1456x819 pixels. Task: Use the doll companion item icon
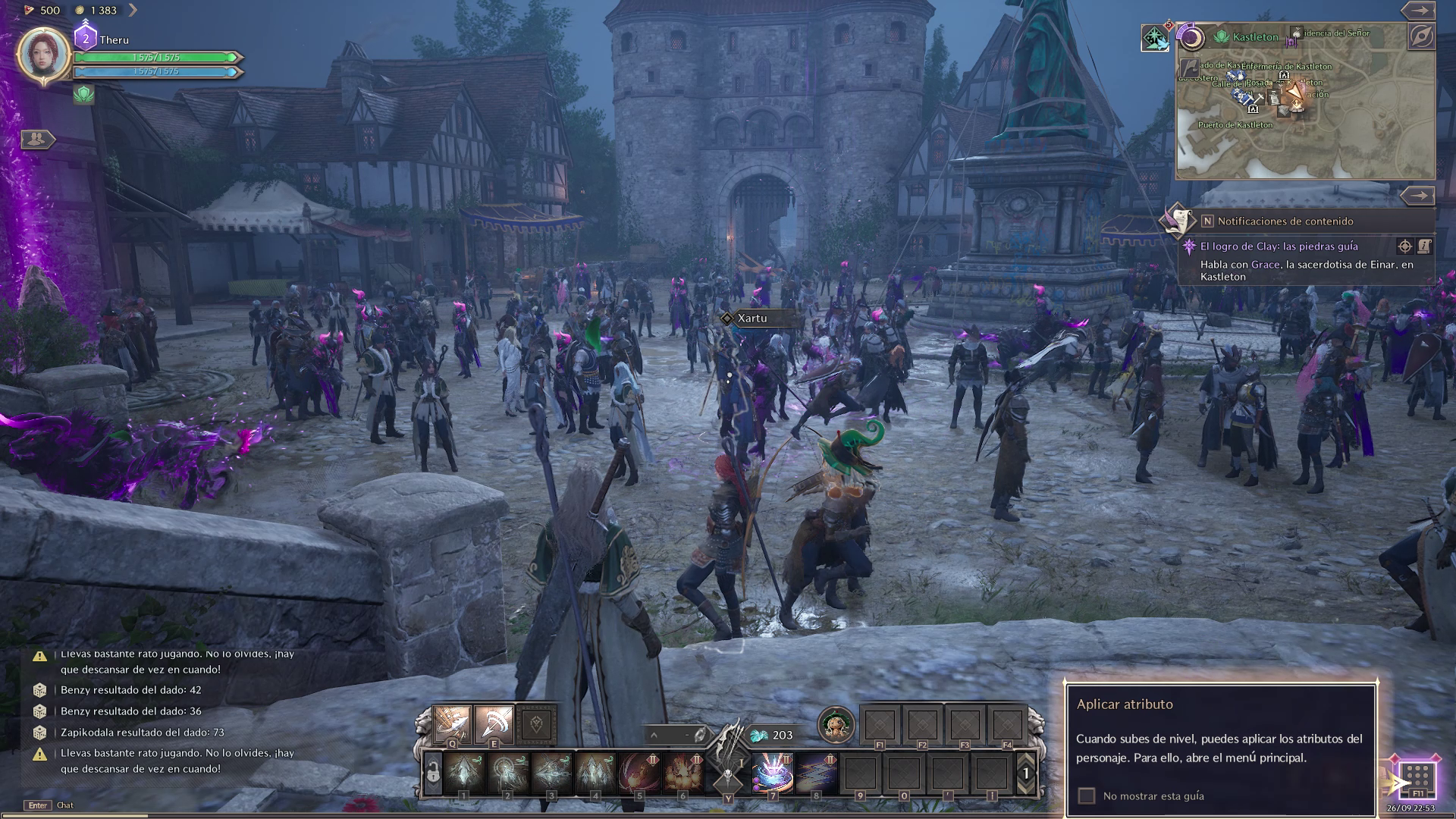[x=836, y=724]
